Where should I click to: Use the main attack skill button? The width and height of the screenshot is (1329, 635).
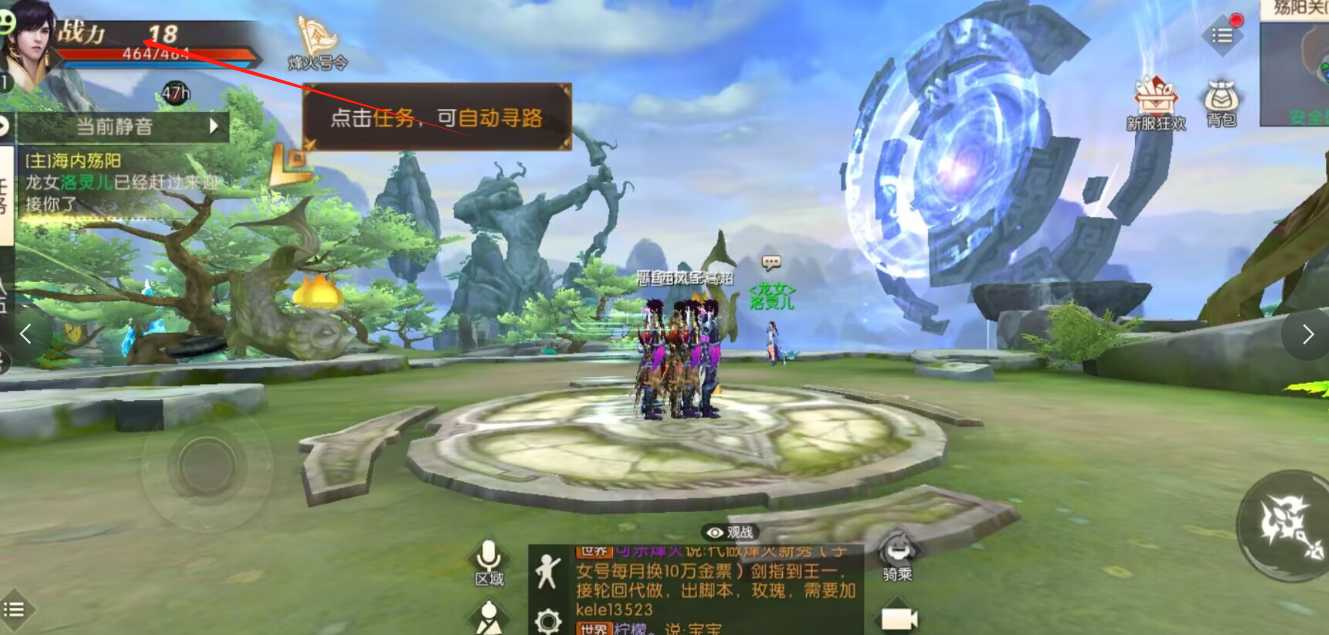1283,525
